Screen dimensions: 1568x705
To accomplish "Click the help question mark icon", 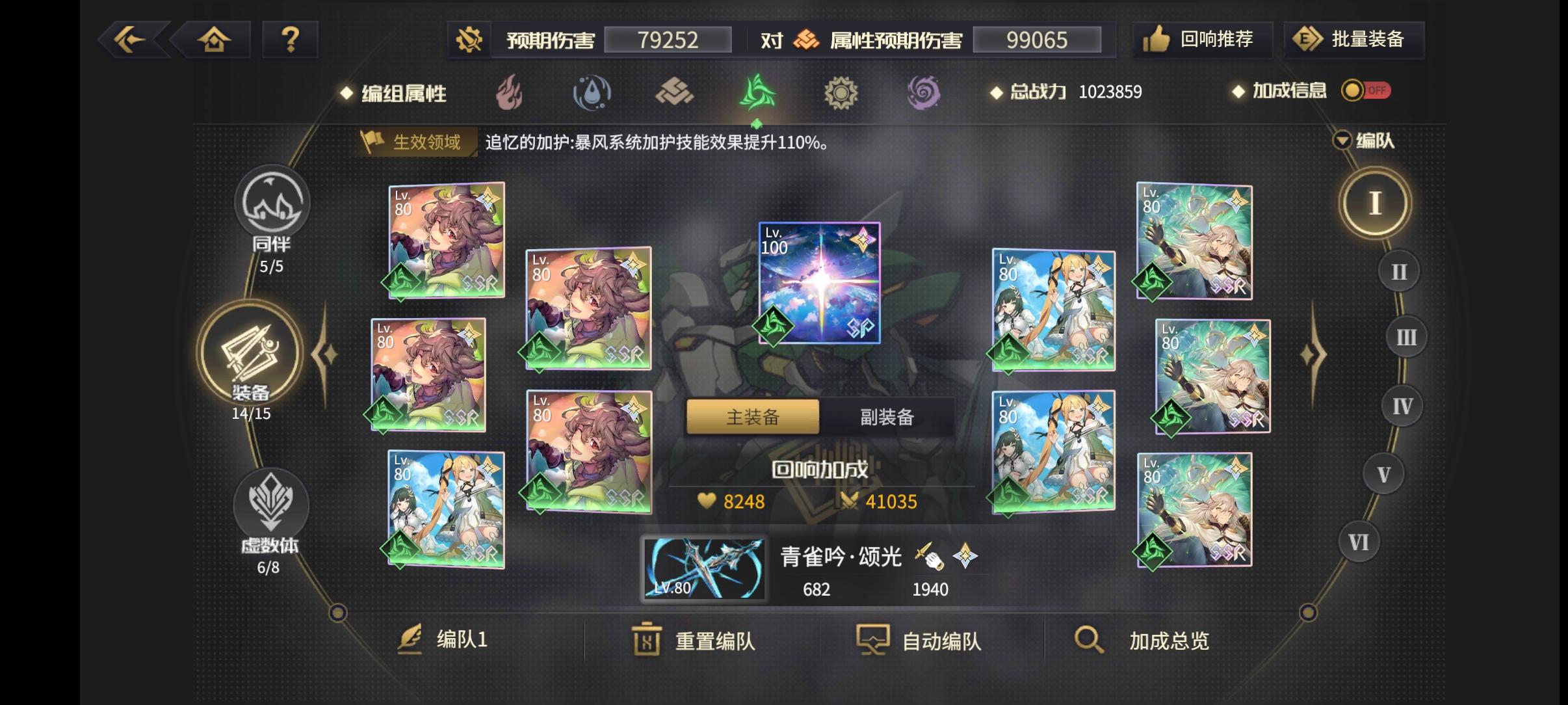I will tap(290, 40).
